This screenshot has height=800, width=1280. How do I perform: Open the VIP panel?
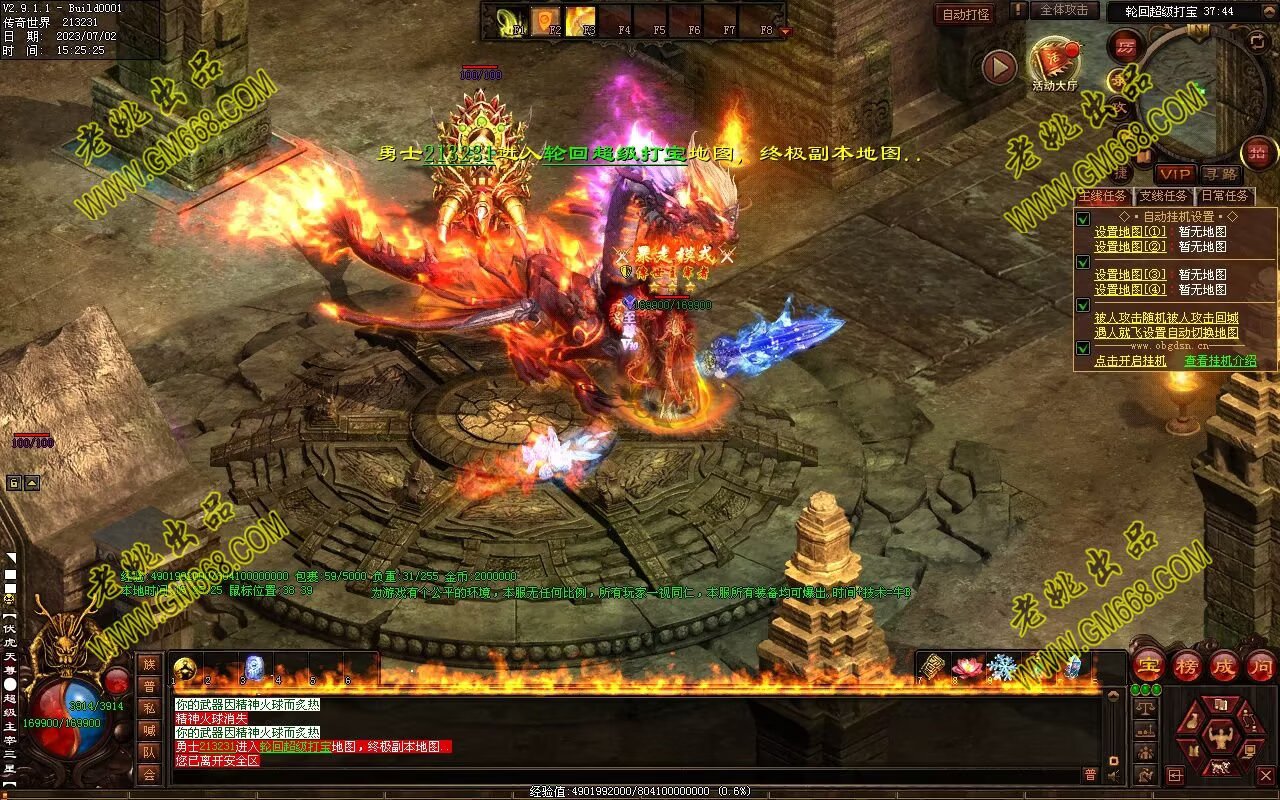pyautogui.click(x=1175, y=174)
